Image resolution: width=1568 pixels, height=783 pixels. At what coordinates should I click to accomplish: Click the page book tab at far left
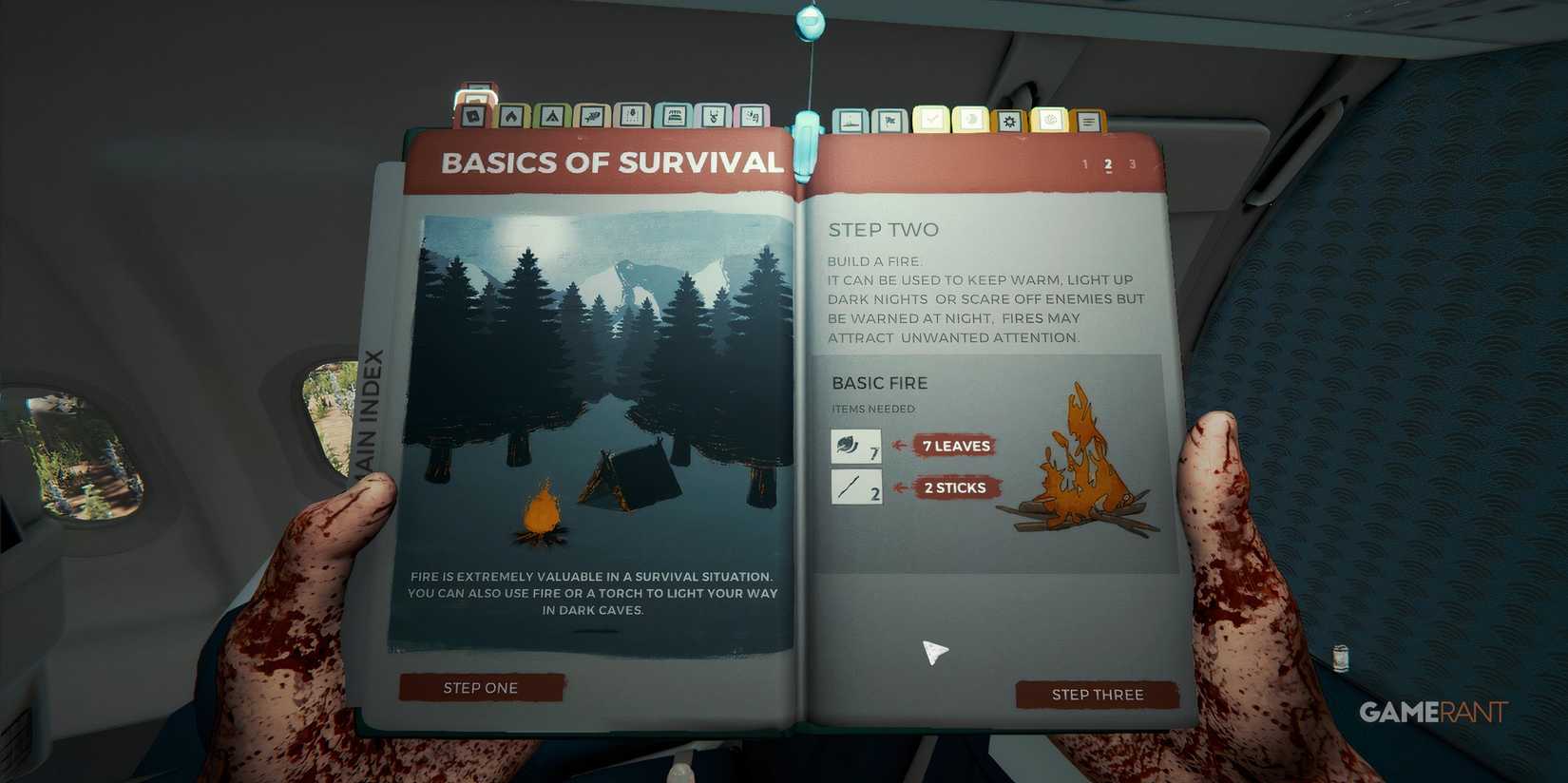(472, 117)
